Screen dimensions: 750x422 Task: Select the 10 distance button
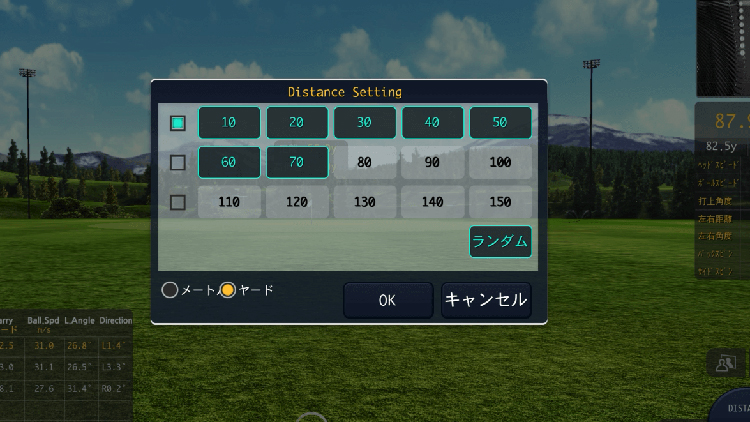click(x=229, y=123)
